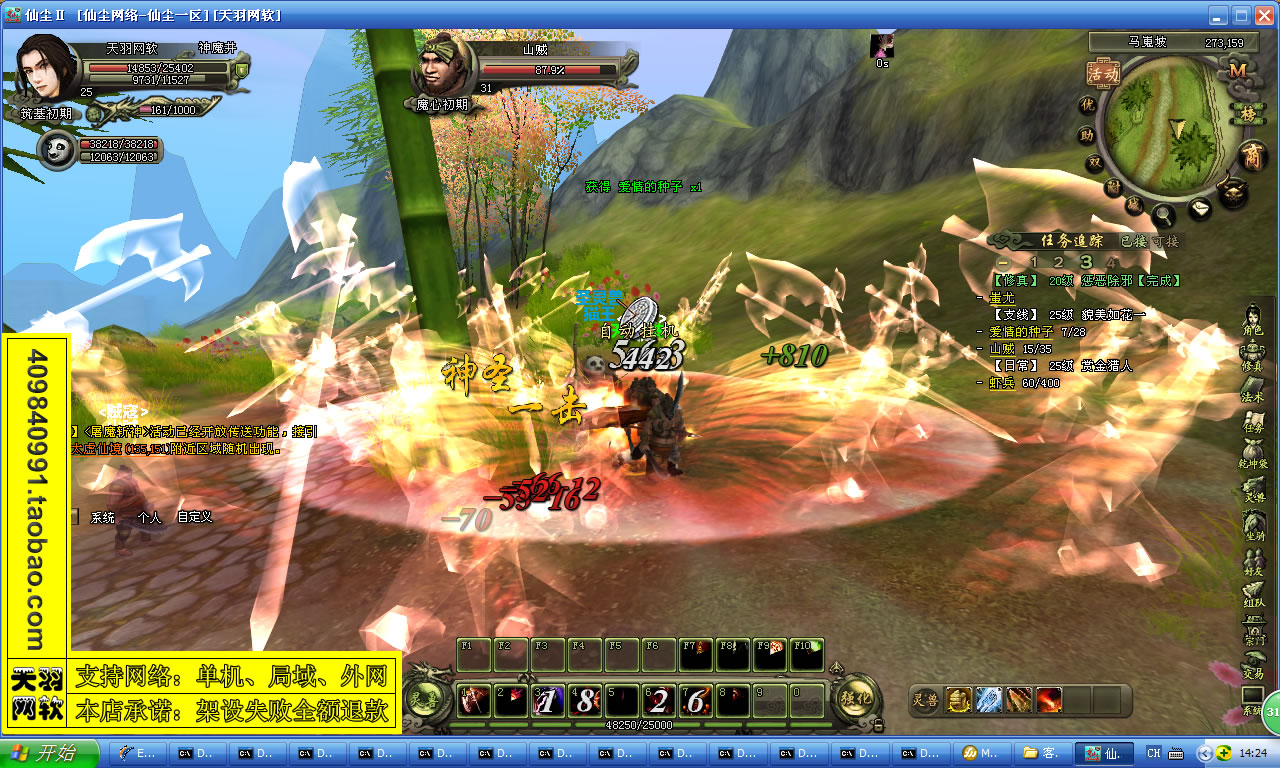Open the 角色 character menu

click(x=1253, y=319)
